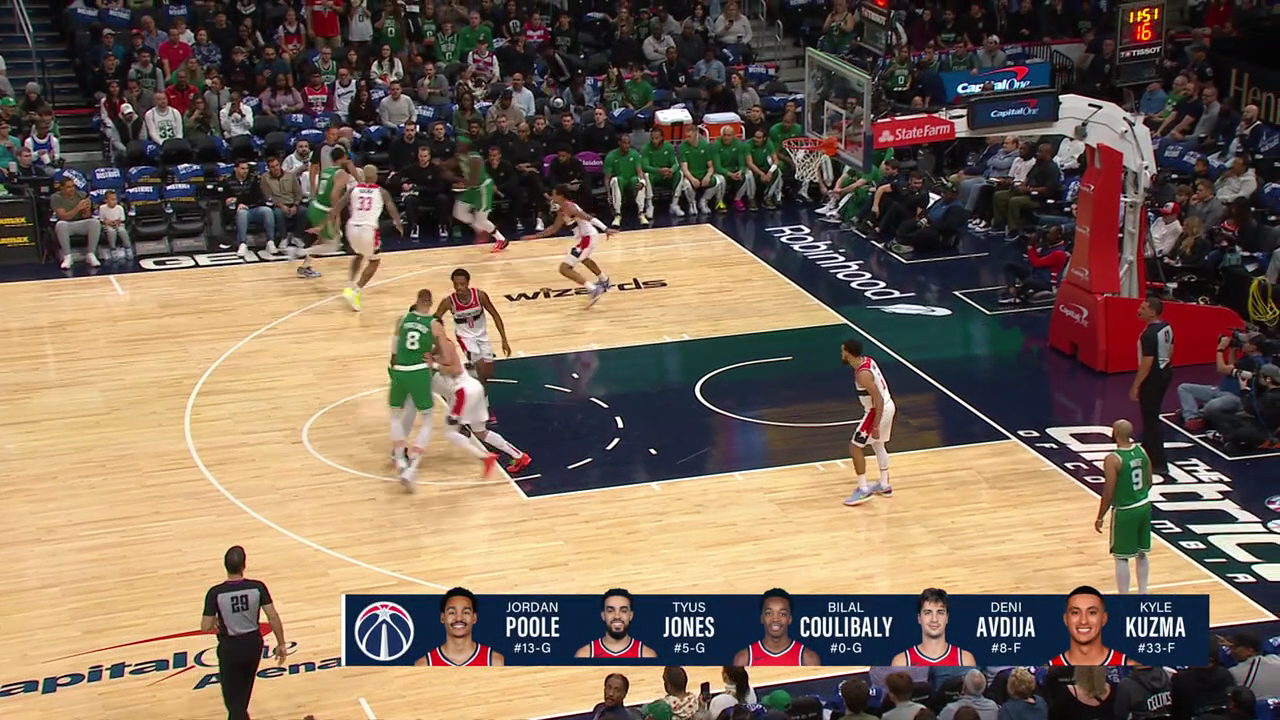This screenshot has height=720, width=1280.
Task: Select Jordan Poole's portrait in the lineup
Action: [x=459, y=628]
